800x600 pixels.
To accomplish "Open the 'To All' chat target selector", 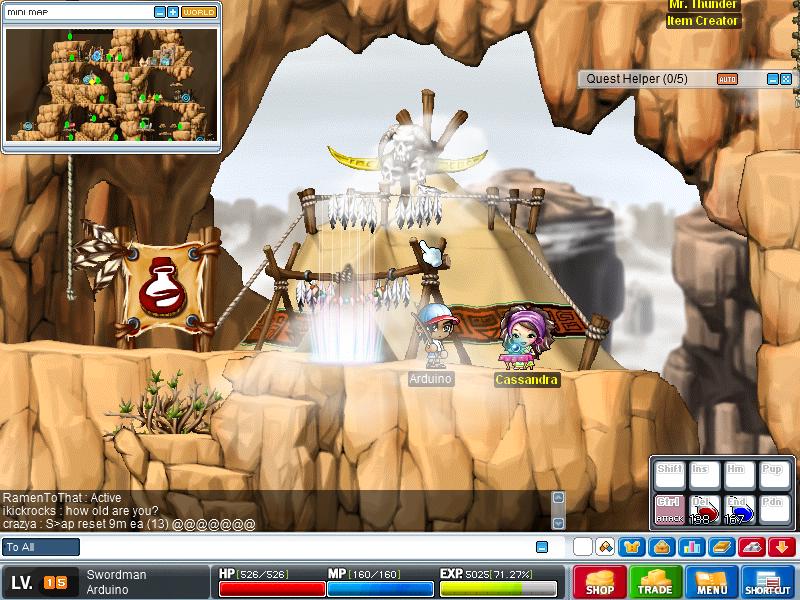I will [x=41, y=547].
